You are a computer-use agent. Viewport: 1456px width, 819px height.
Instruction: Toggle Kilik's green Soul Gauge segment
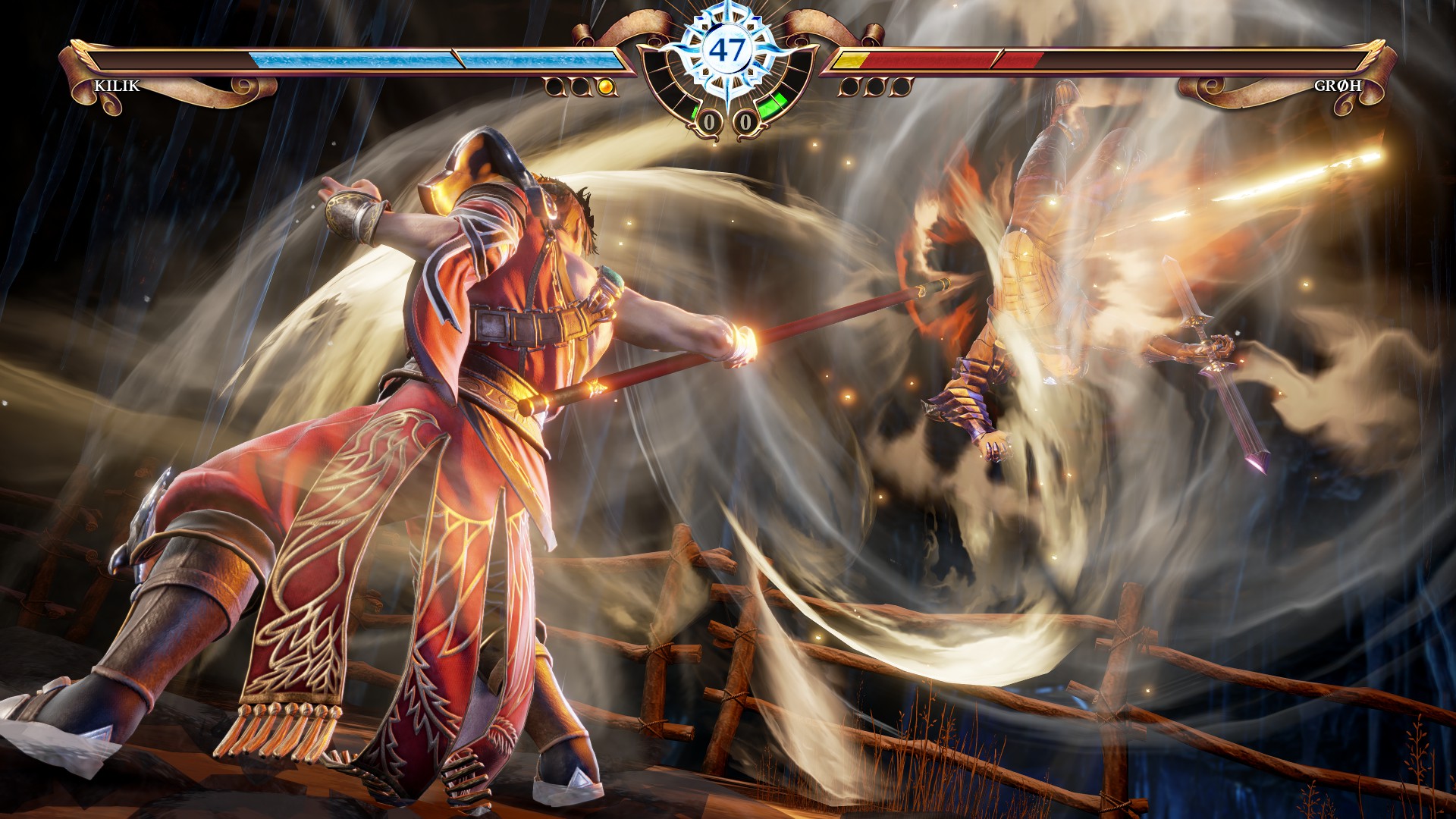pyautogui.click(x=695, y=112)
